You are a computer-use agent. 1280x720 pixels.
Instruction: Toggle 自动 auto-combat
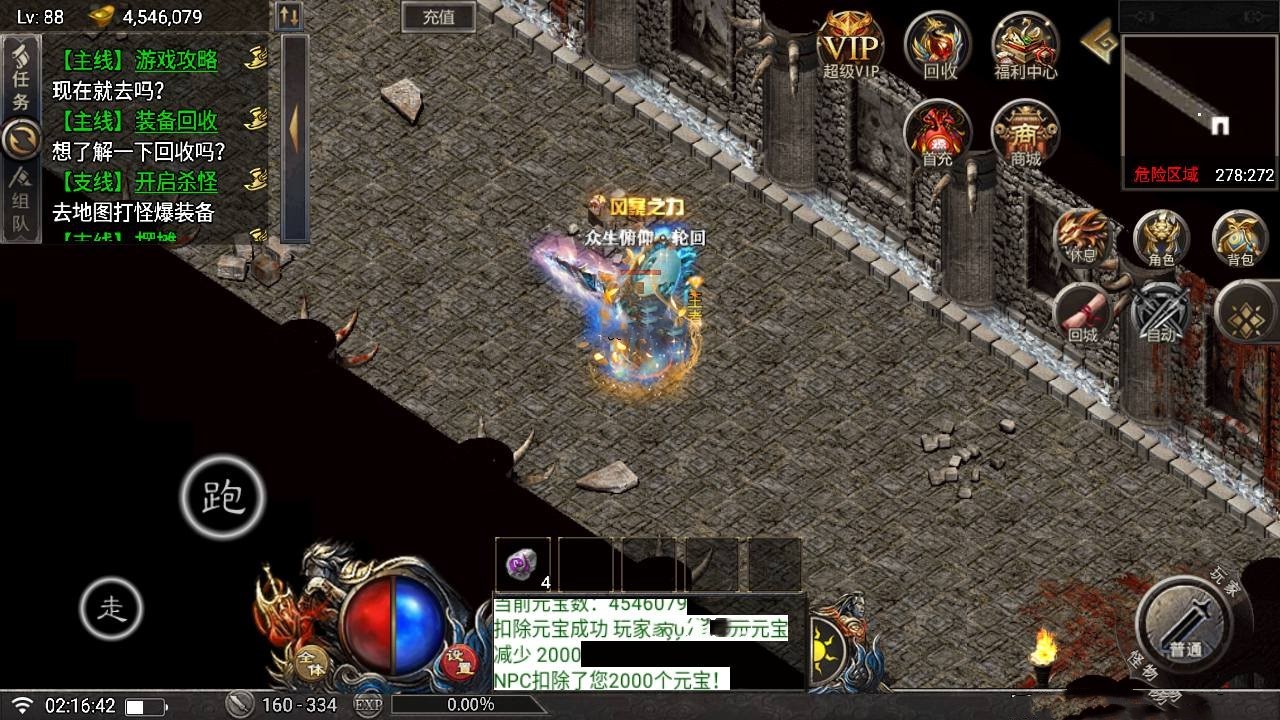click(1161, 313)
